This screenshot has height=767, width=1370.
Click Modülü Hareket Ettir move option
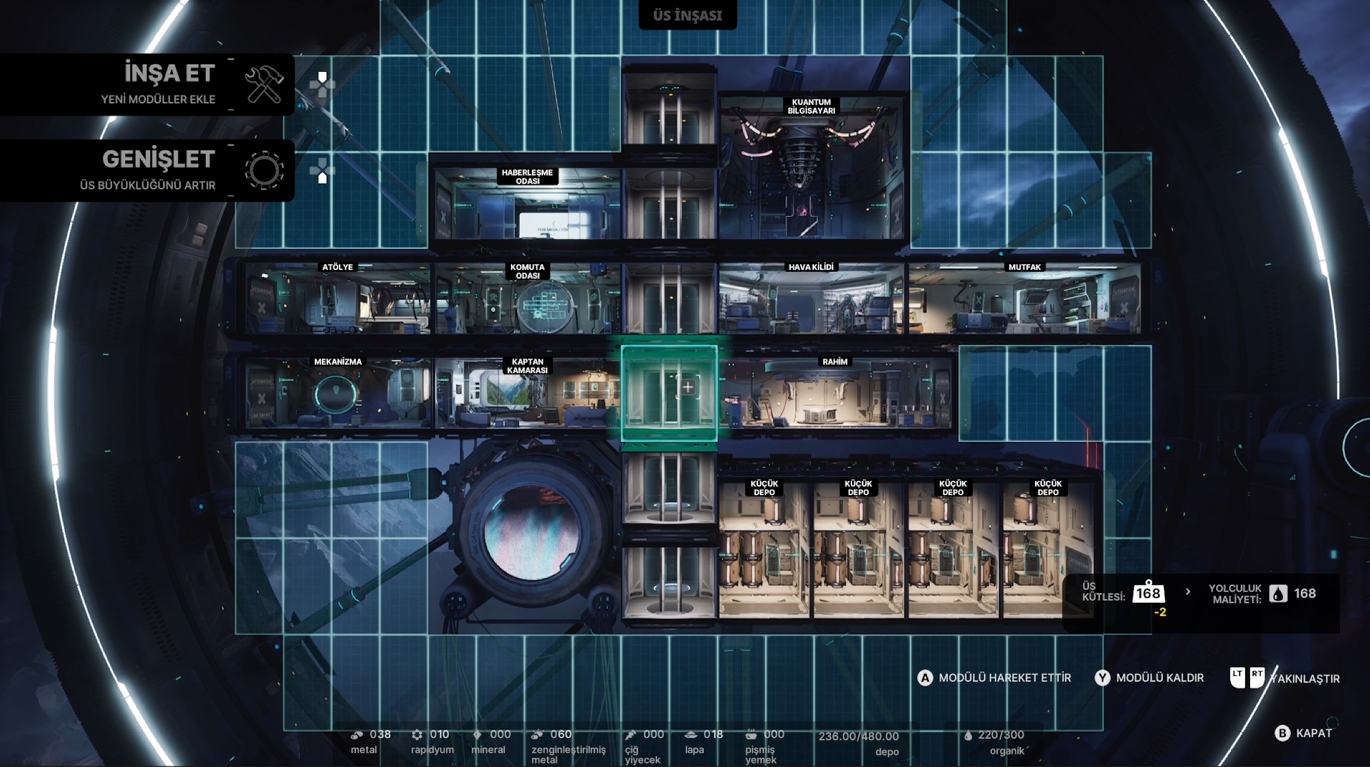994,678
